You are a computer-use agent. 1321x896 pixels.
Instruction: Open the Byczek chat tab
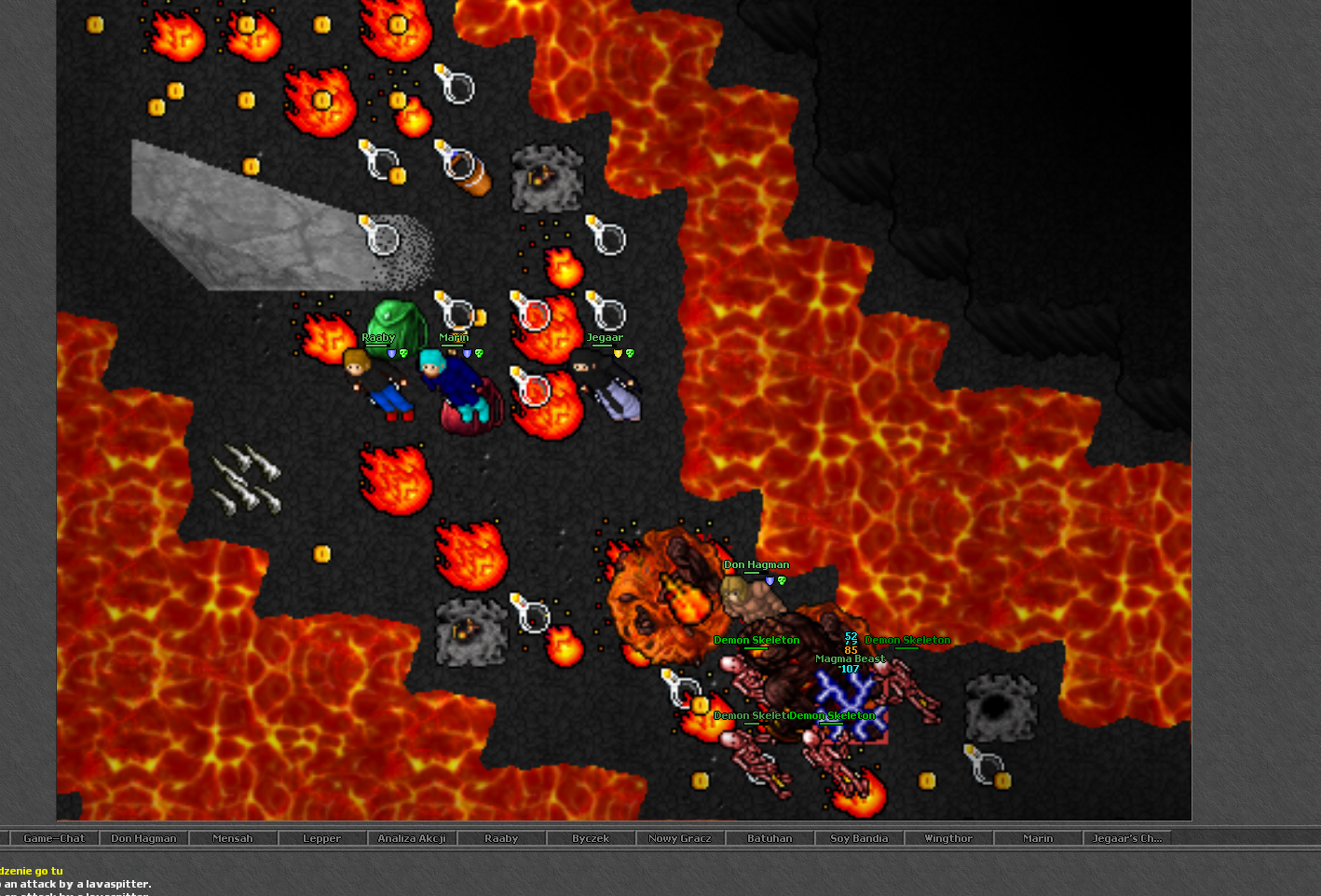[591, 838]
